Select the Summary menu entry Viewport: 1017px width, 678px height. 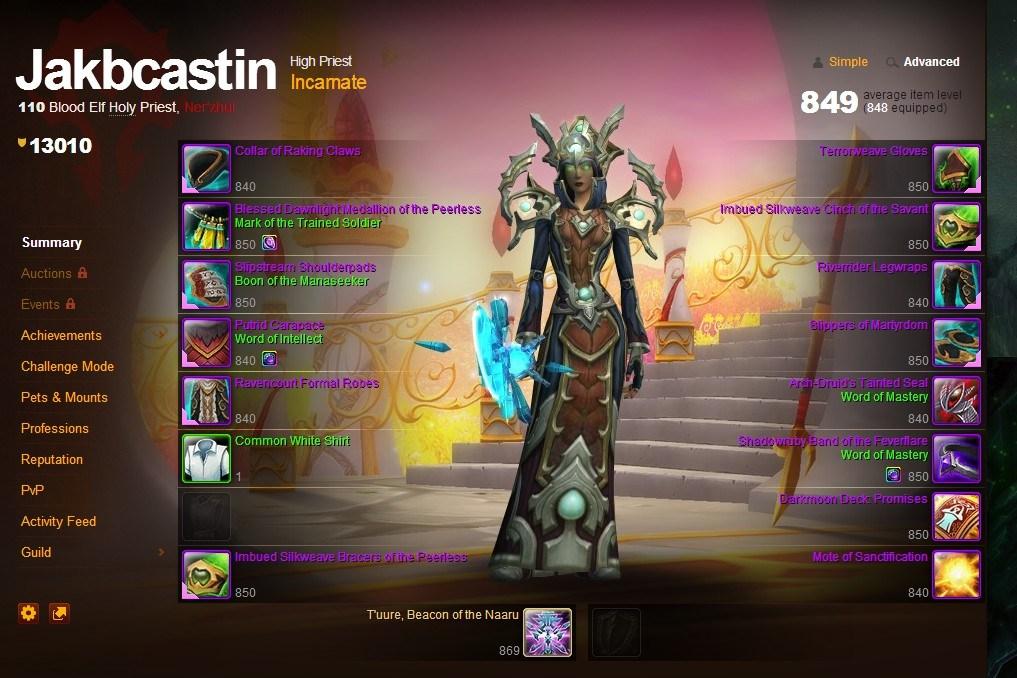point(51,242)
